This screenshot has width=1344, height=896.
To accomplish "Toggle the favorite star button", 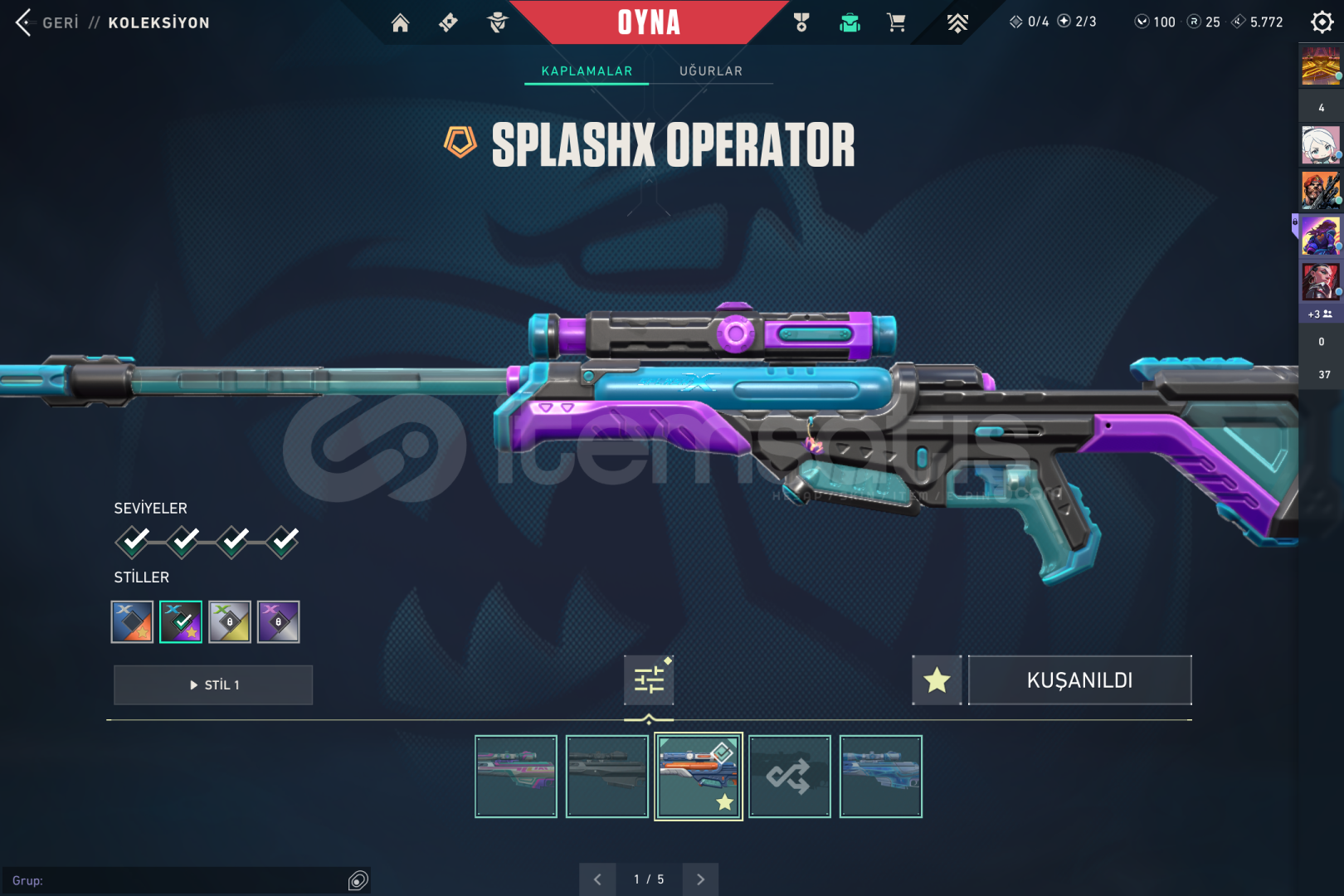I will click(x=937, y=680).
